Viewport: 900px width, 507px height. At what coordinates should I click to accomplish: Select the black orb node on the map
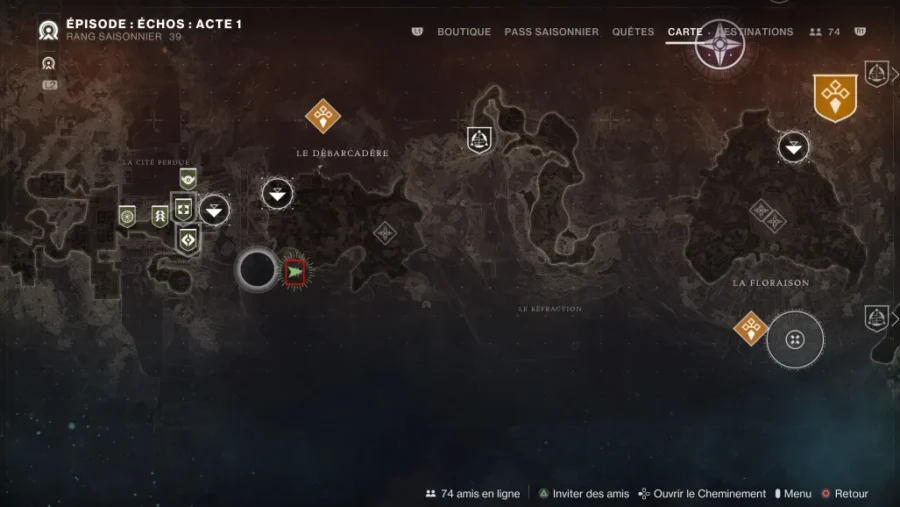pos(257,268)
